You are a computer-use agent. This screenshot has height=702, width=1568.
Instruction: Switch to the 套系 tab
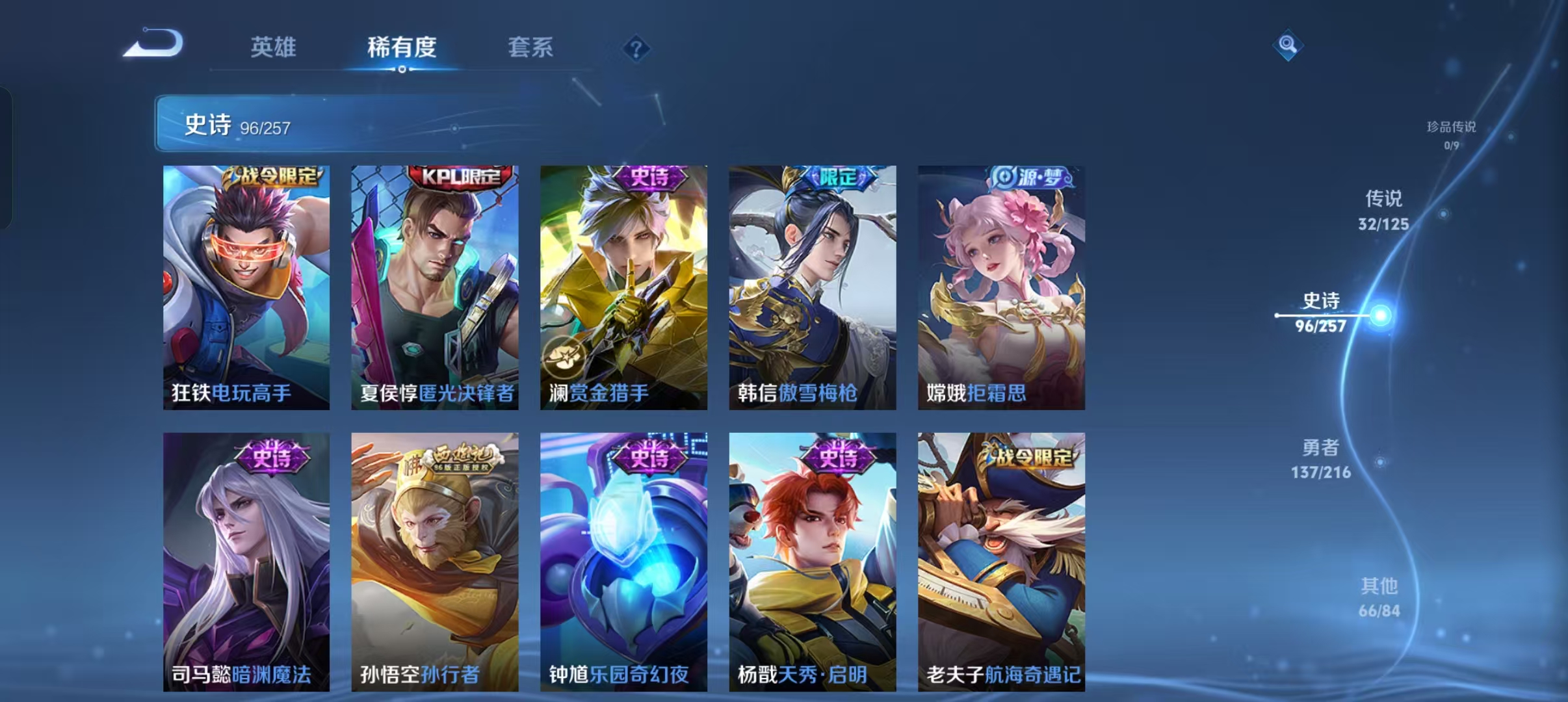[x=530, y=47]
